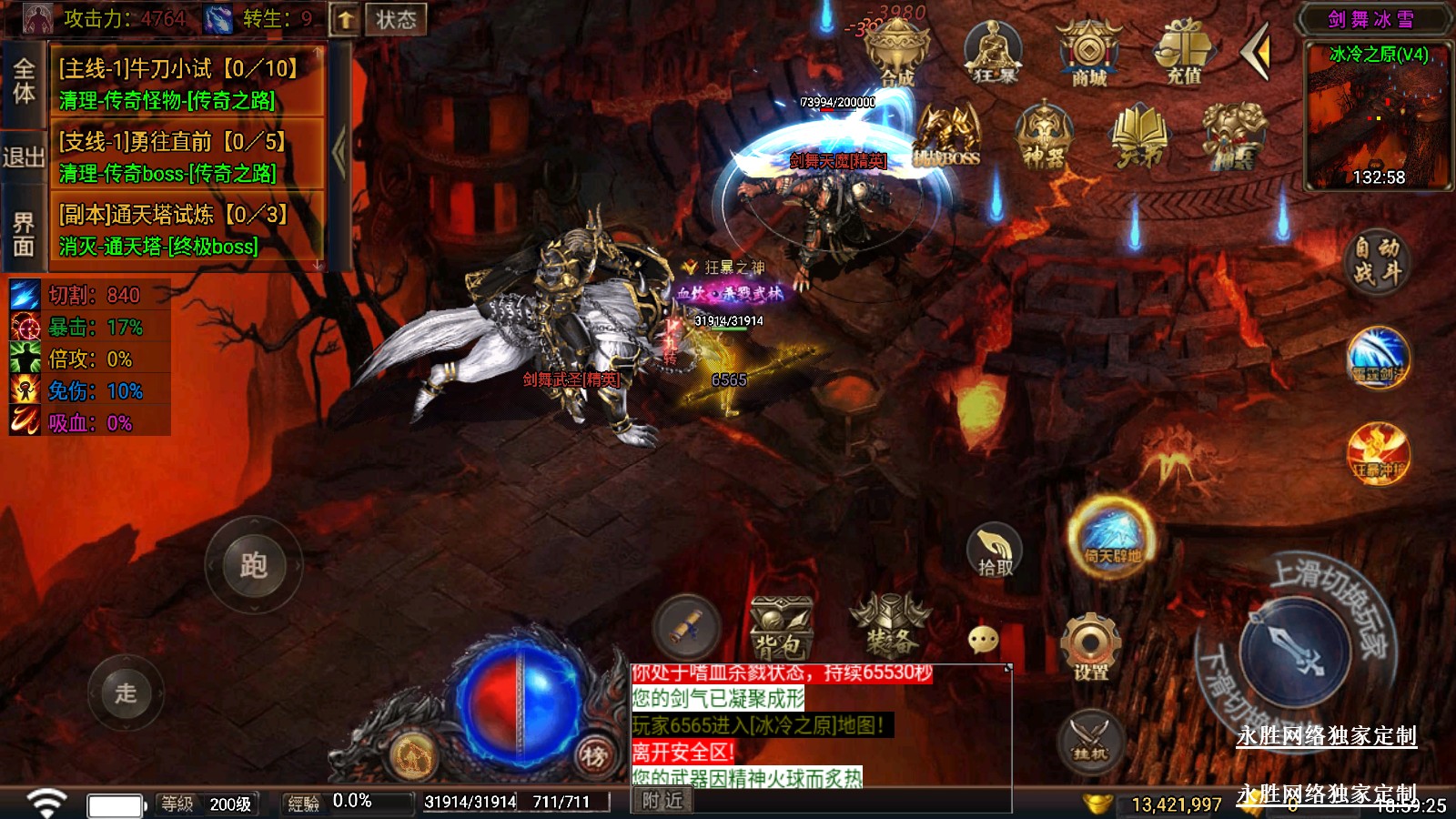Open the 合成 crafting icon
This screenshot has width=1456, height=819.
(895, 53)
